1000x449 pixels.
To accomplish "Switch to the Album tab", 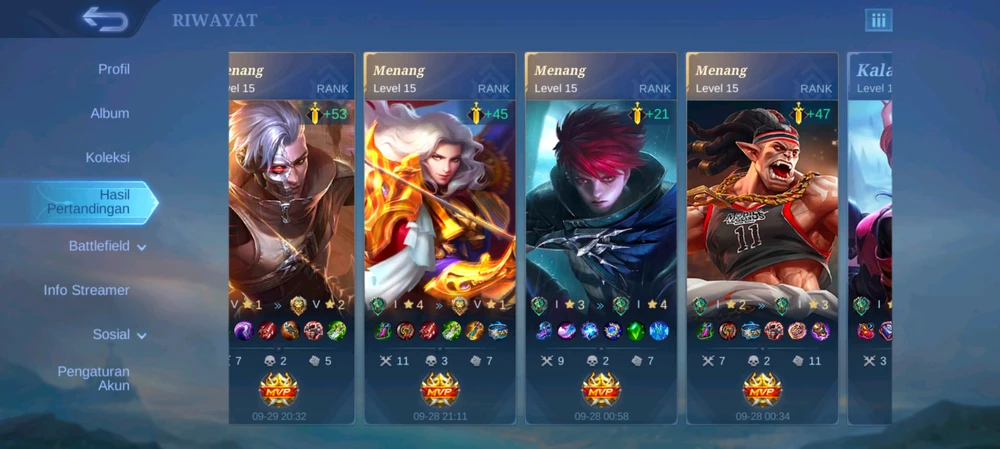I will (110, 113).
